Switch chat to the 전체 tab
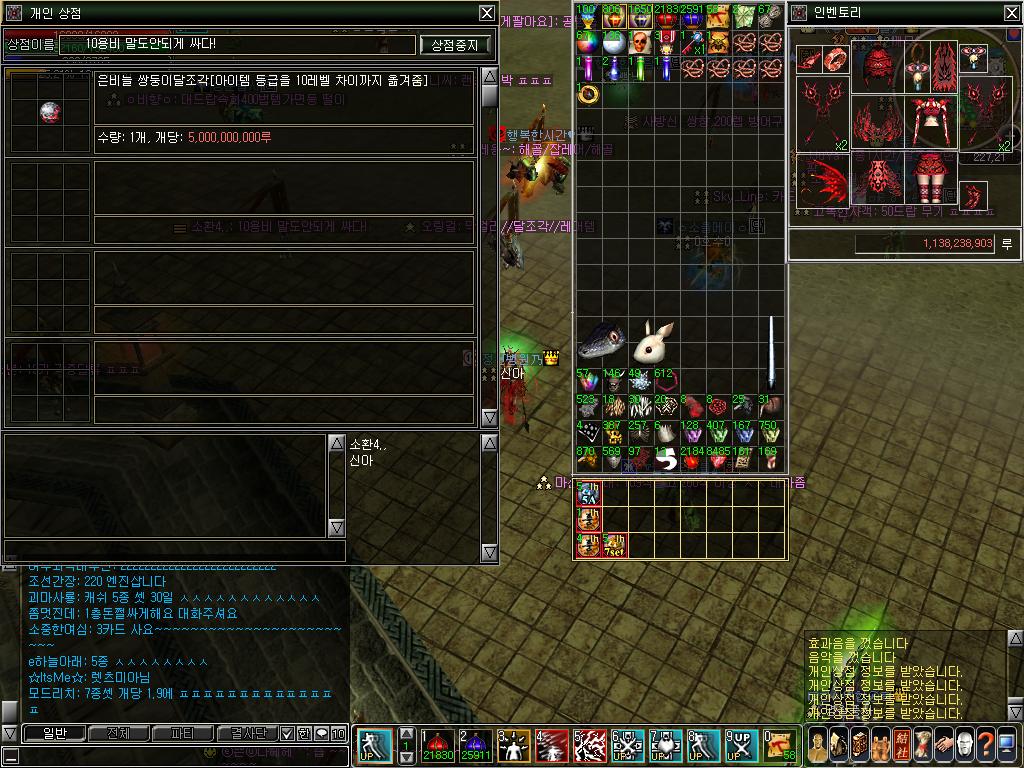Screen dimensions: 1024x768 (x=118, y=734)
